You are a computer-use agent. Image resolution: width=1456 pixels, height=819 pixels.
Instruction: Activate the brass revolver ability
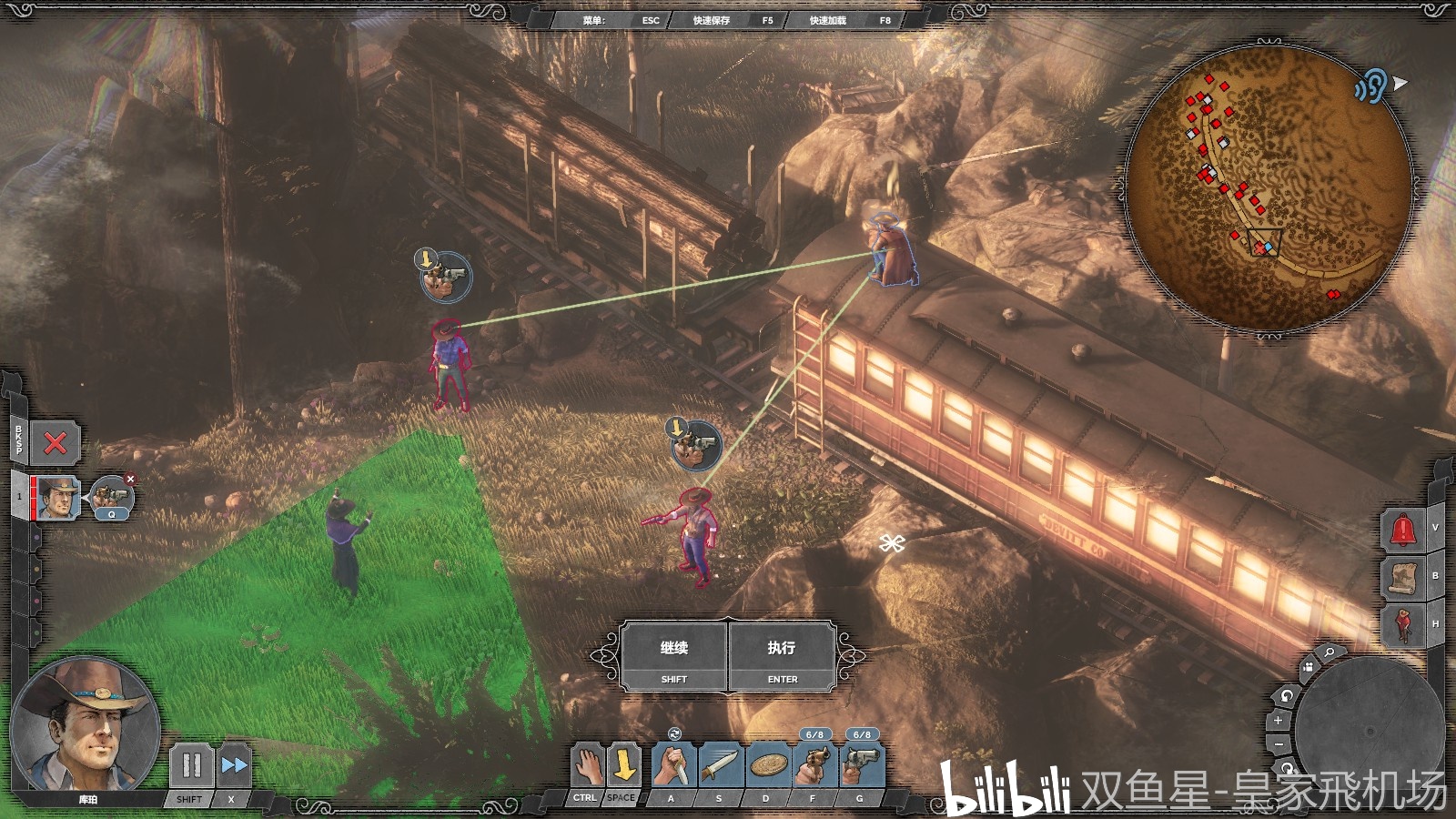[815, 765]
